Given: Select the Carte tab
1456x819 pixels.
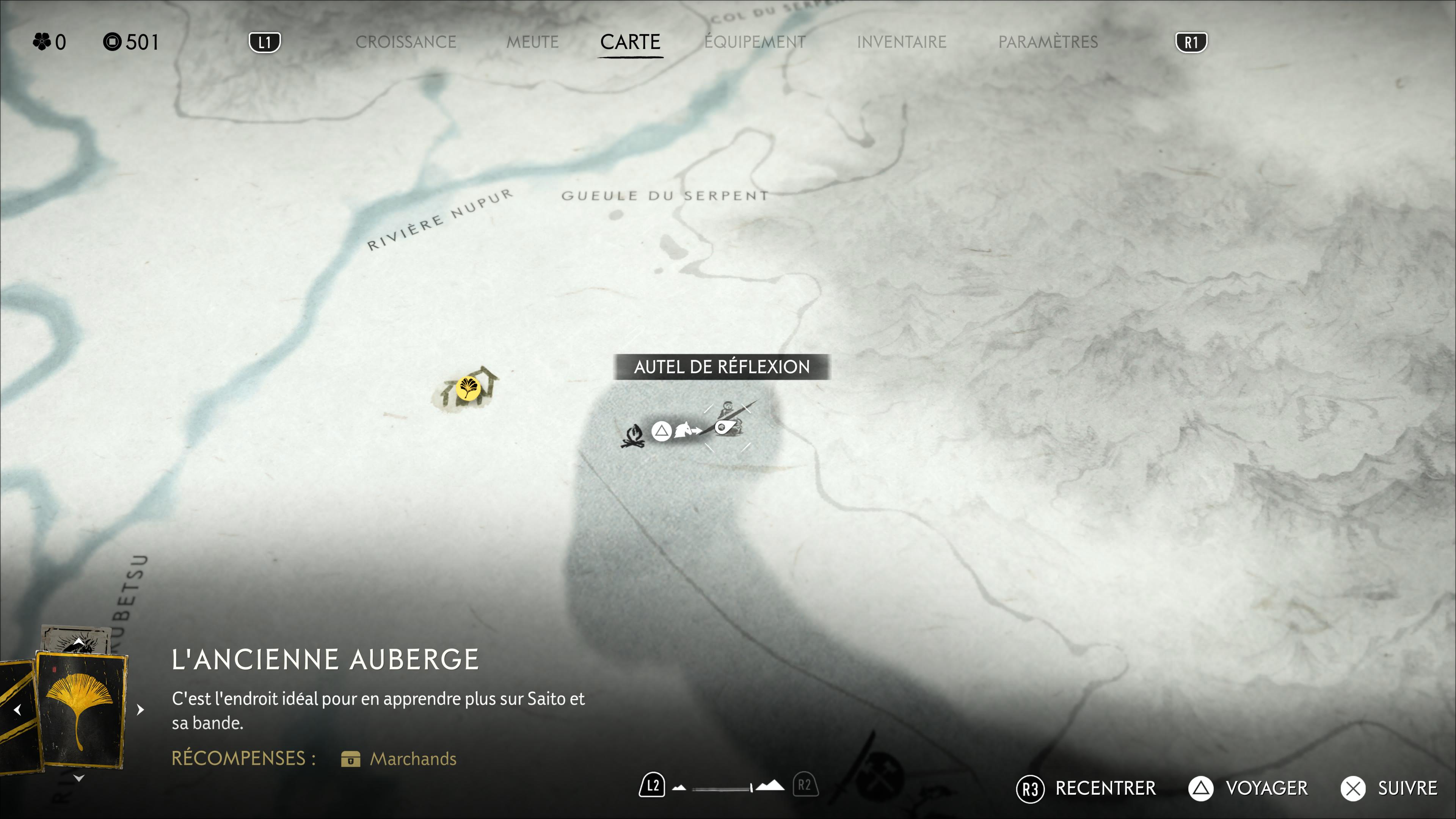Looking at the screenshot, I should [630, 42].
